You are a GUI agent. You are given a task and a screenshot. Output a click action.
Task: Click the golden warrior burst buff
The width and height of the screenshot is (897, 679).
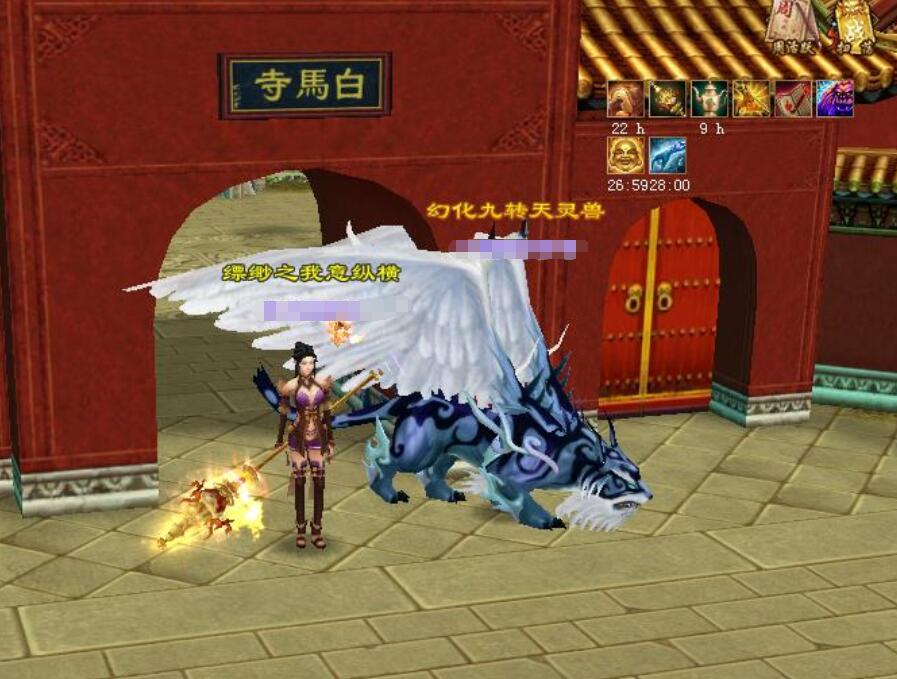752,99
